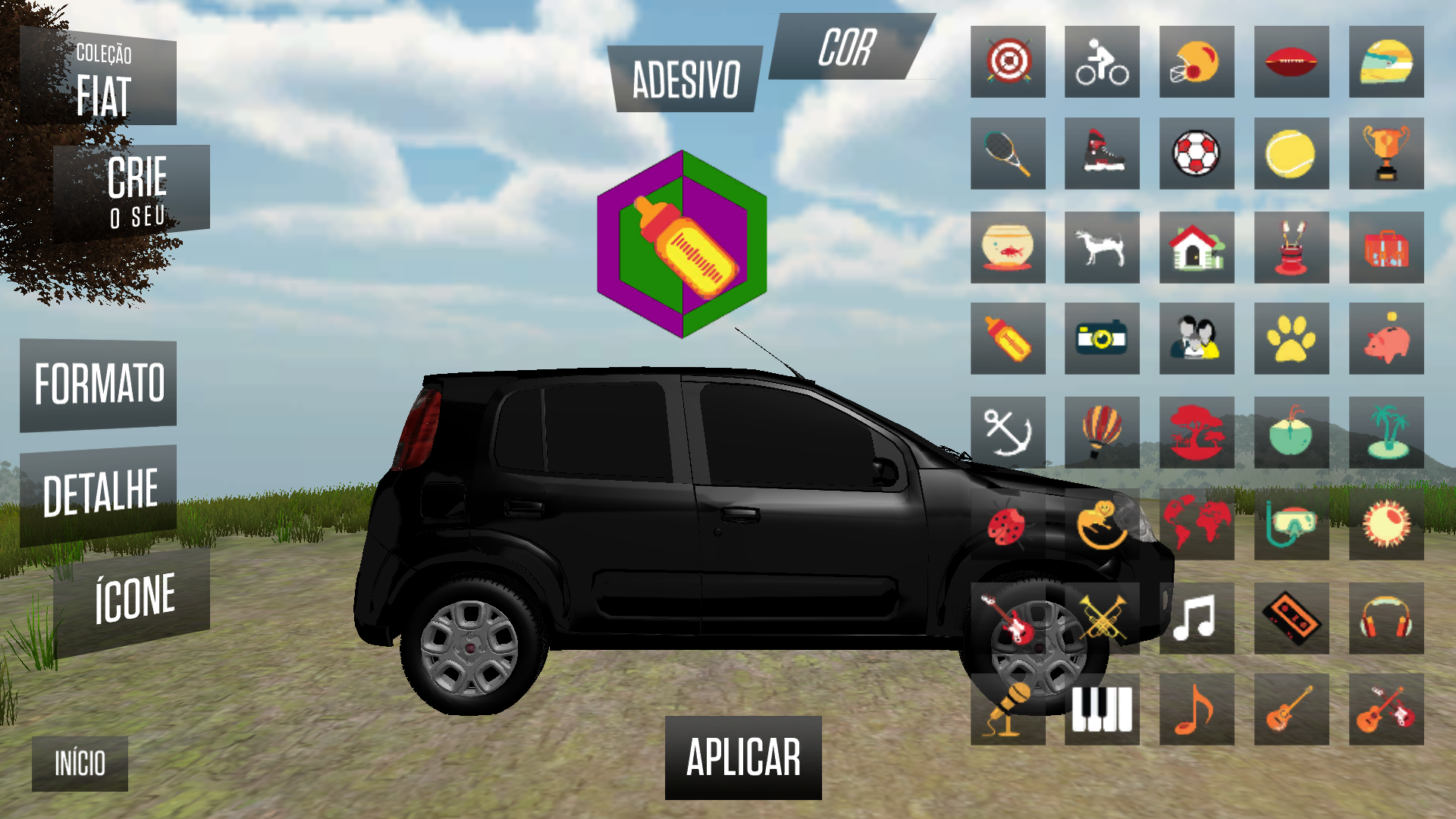Select the fishbowl sticker icon
The height and width of the screenshot is (819, 1456).
pyautogui.click(x=1008, y=247)
